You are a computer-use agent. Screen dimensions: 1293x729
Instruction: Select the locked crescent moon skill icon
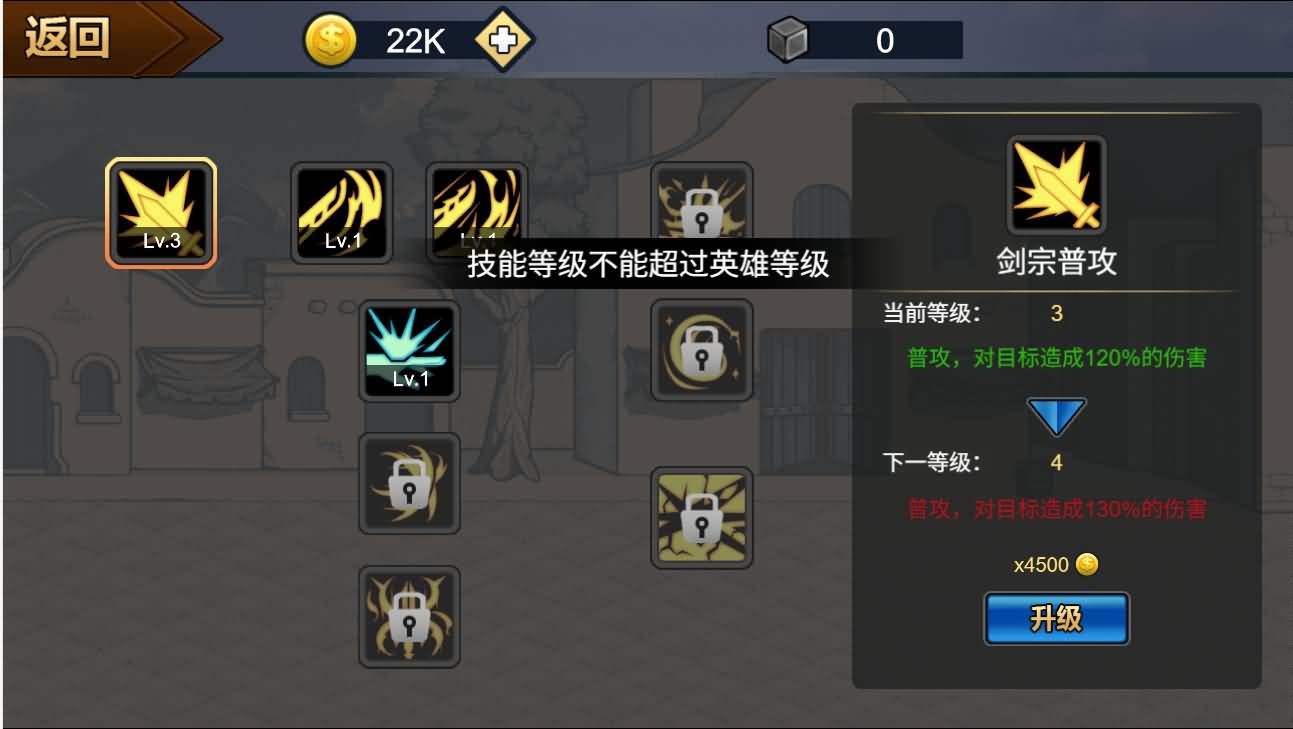pyautogui.click(x=701, y=350)
